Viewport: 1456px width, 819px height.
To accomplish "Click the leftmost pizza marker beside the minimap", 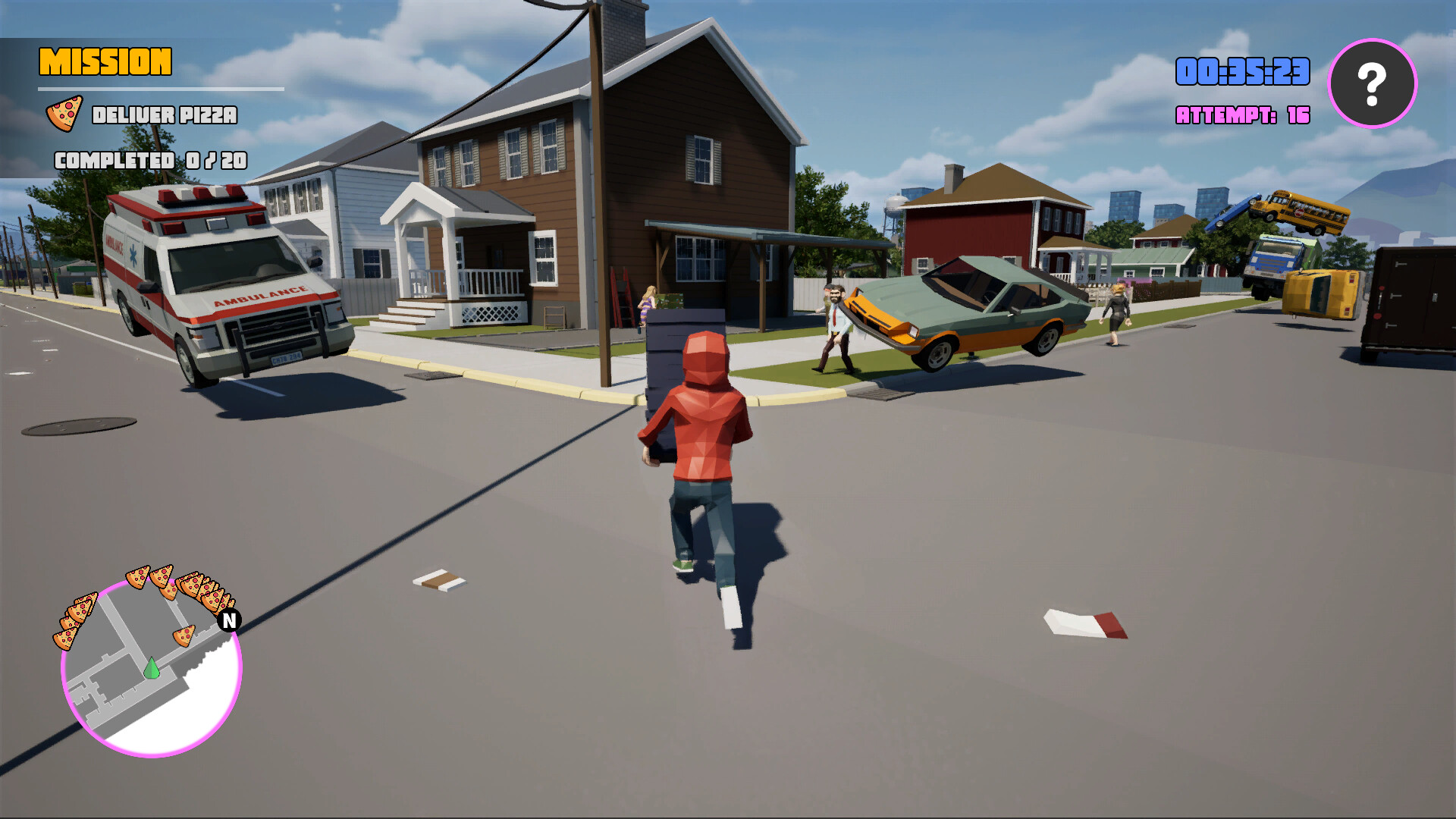I will tap(64, 639).
